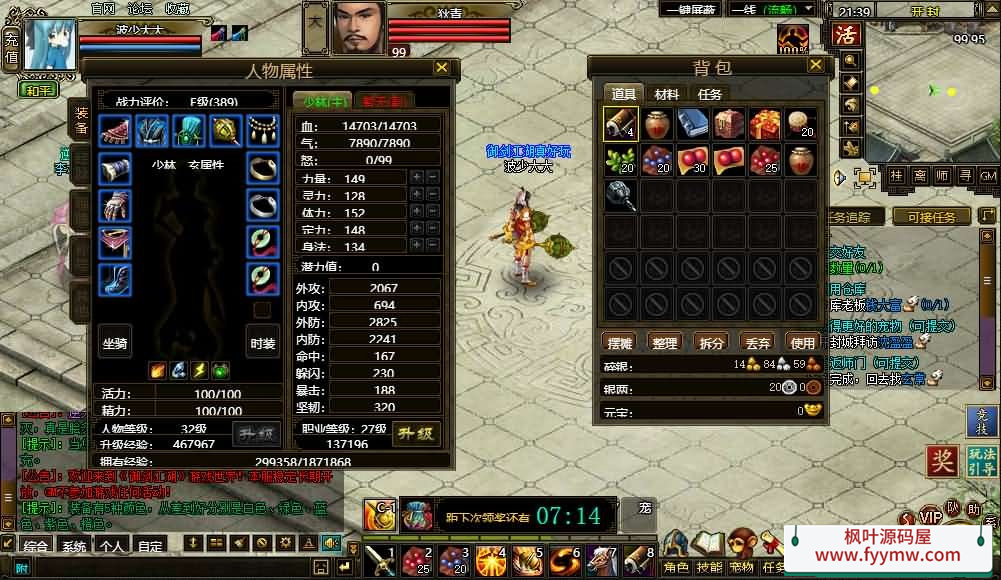Click the 丢弃 discard button

757,342
